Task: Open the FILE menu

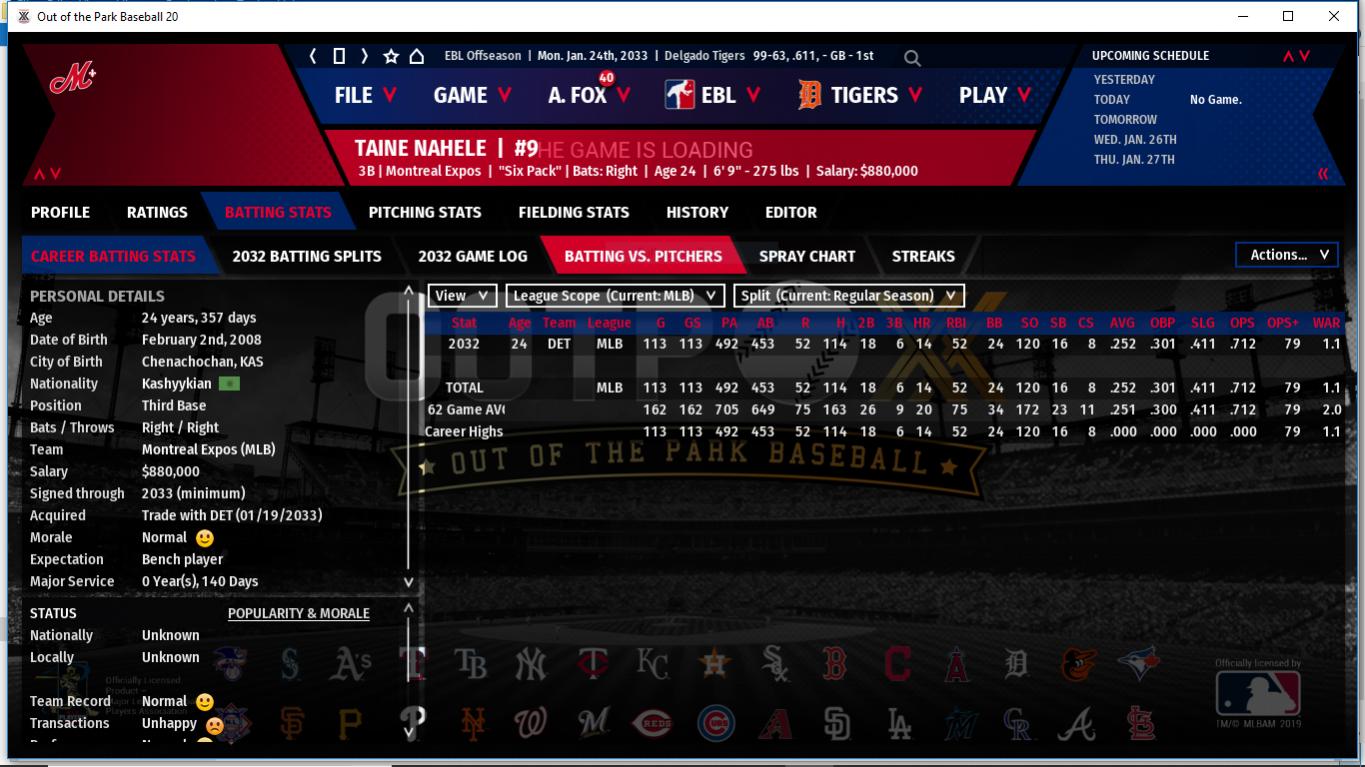Action: point(365,95)
